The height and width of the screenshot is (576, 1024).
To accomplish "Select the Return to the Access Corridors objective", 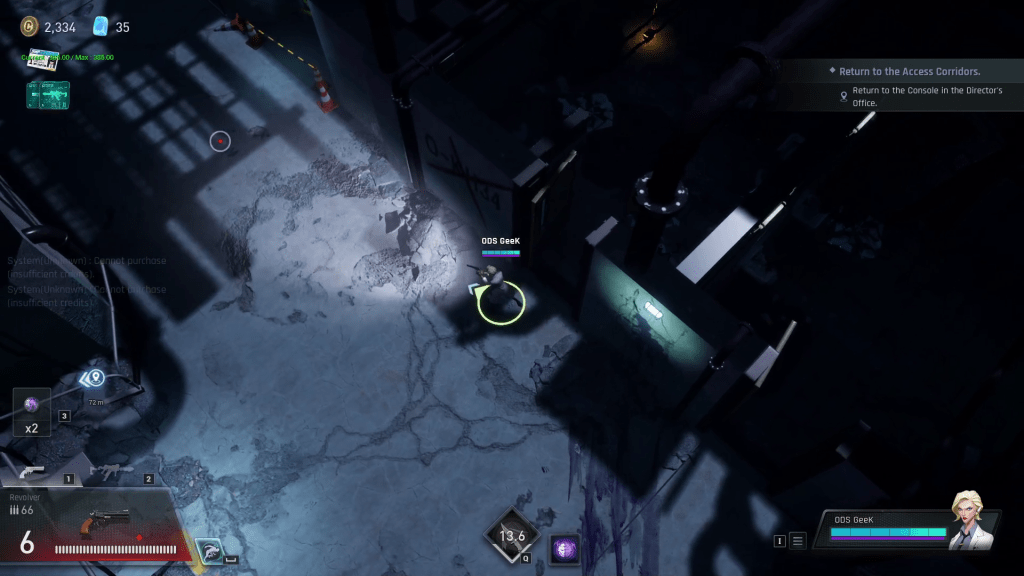I will [908, 72].
